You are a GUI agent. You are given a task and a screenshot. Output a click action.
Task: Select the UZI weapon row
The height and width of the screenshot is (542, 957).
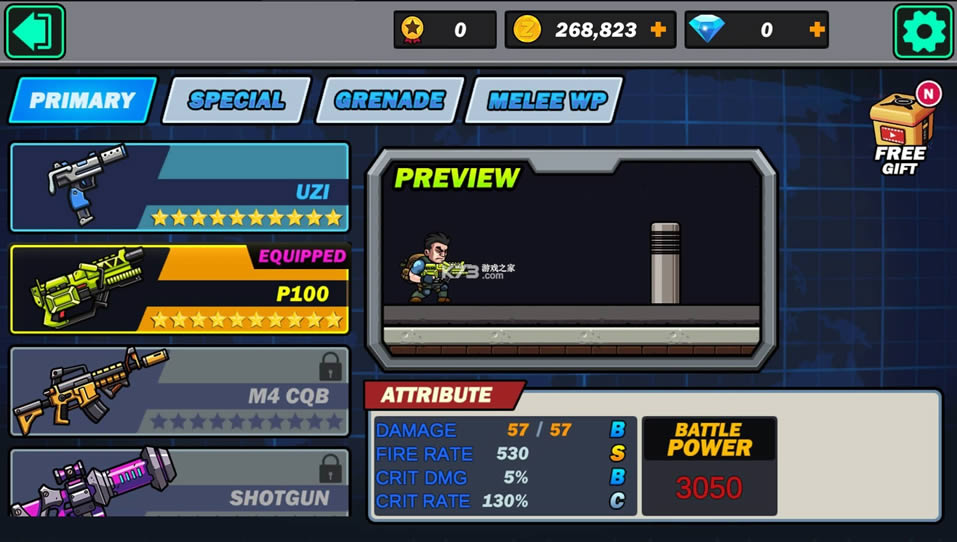[x=180, y=187]
